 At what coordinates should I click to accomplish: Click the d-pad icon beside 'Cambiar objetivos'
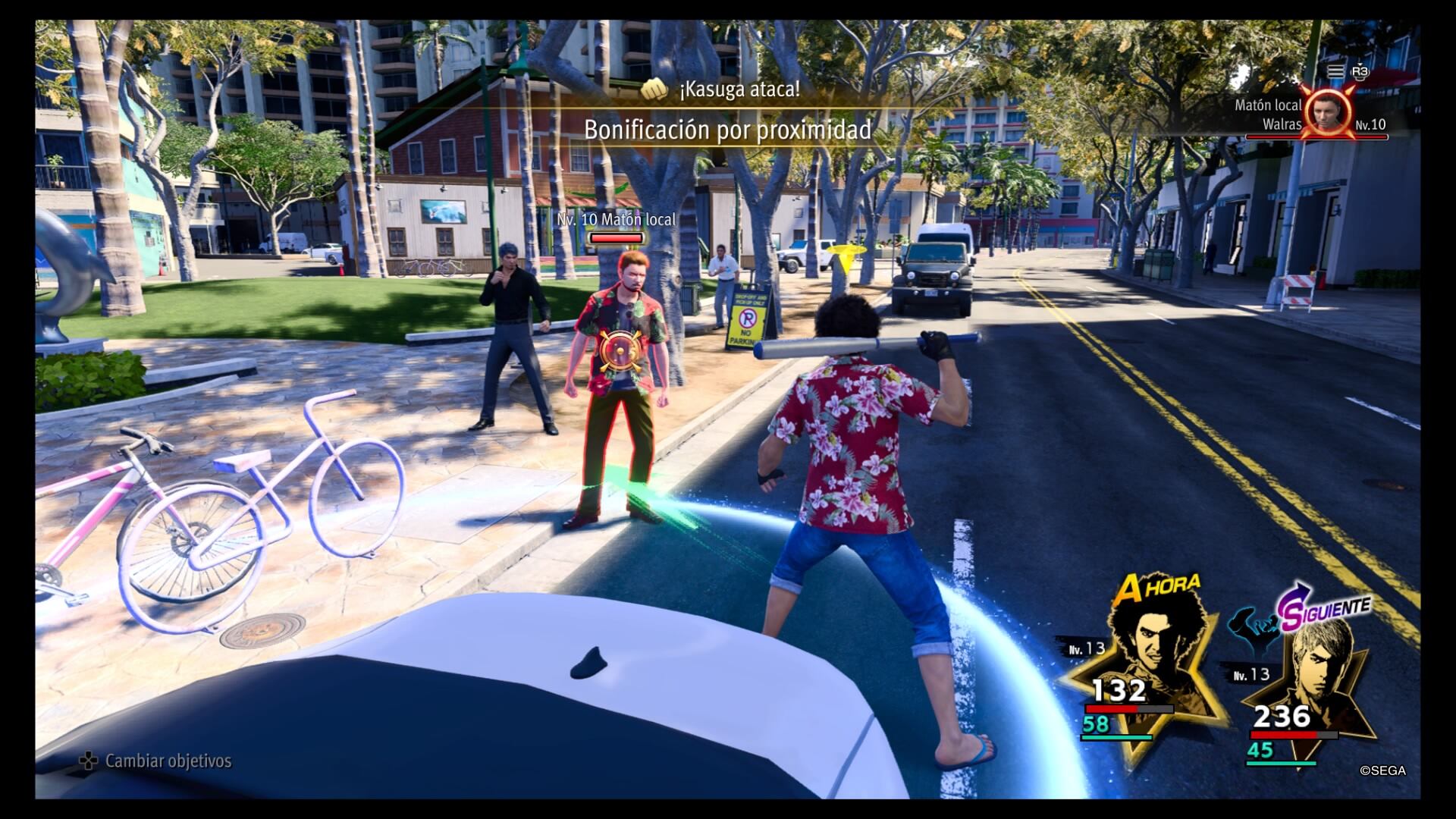(88, 760)
